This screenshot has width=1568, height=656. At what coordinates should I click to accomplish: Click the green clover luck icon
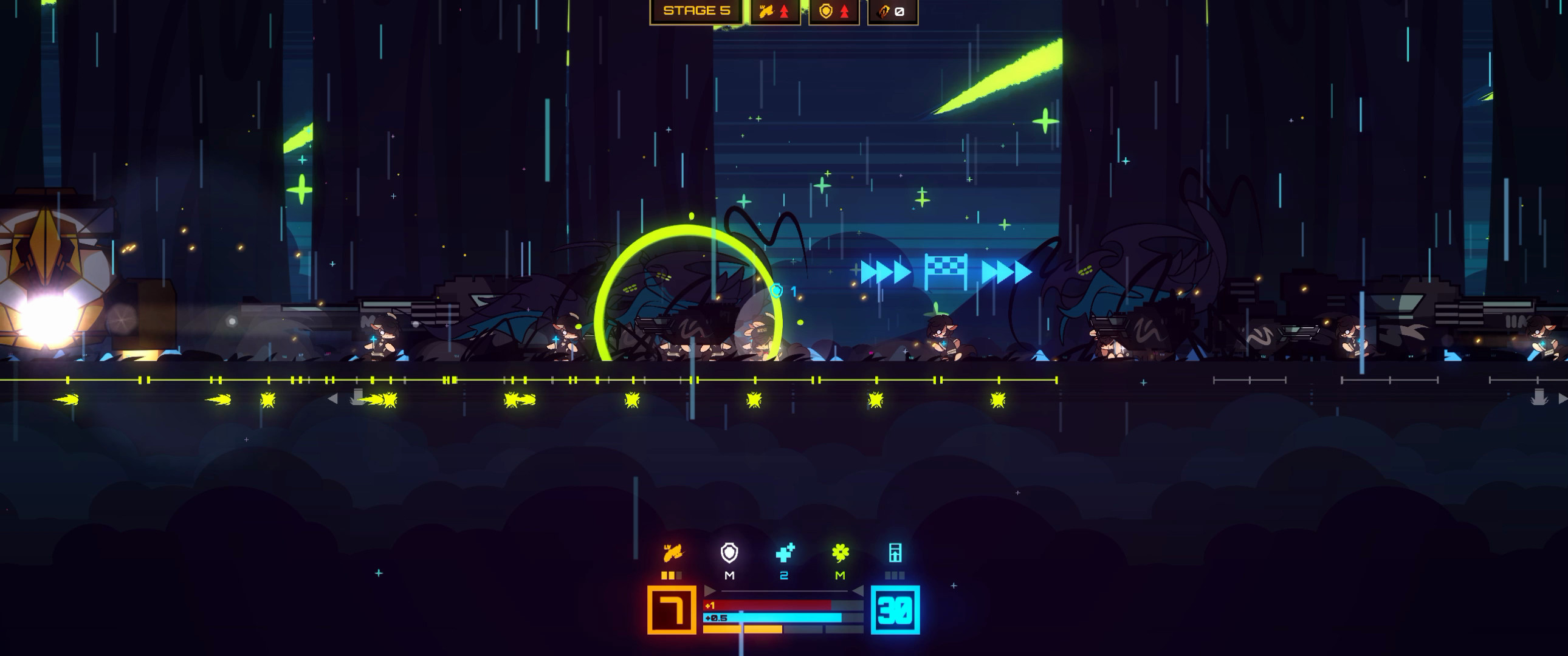840,553
